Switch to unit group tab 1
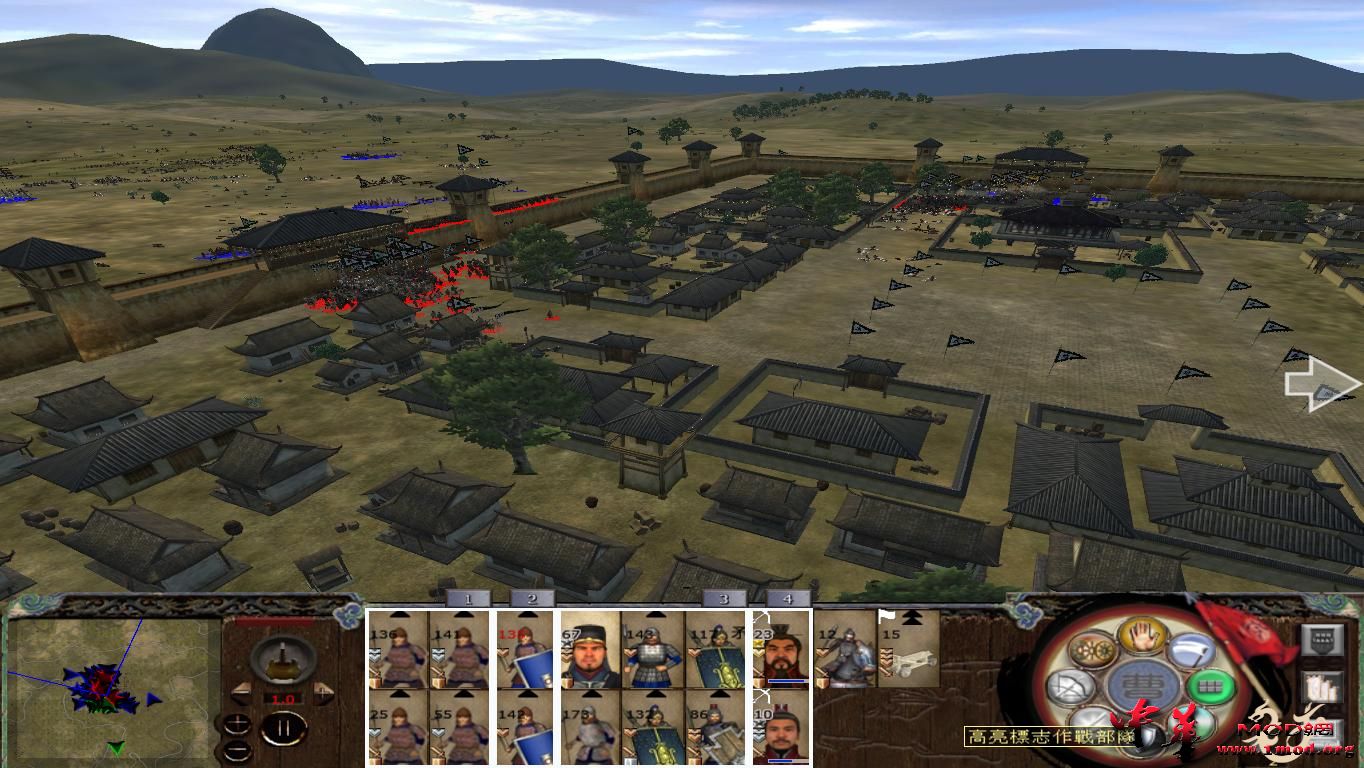Screen dimensions: 1364x768 468,598
